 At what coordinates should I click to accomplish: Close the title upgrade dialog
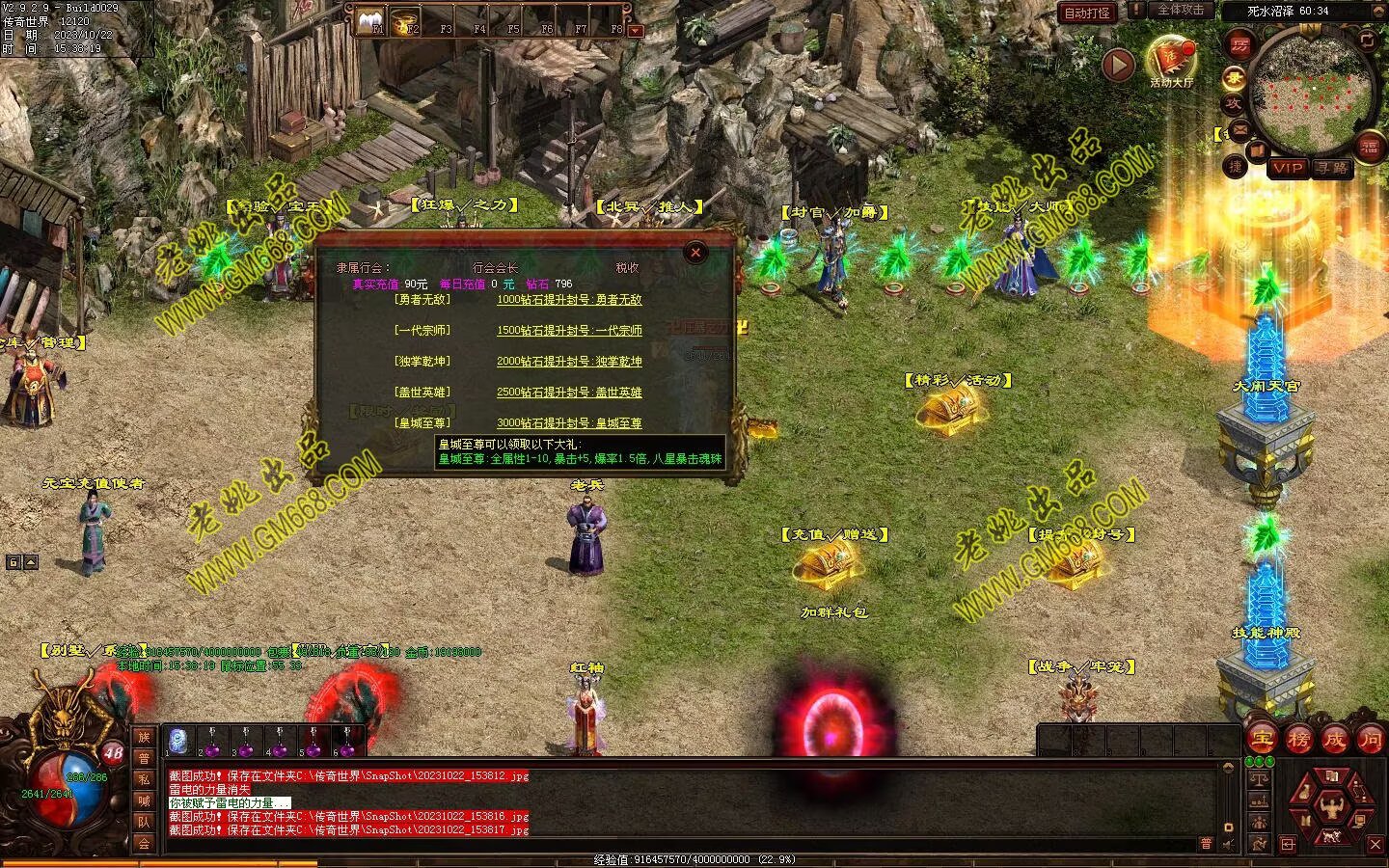point(694,253)
